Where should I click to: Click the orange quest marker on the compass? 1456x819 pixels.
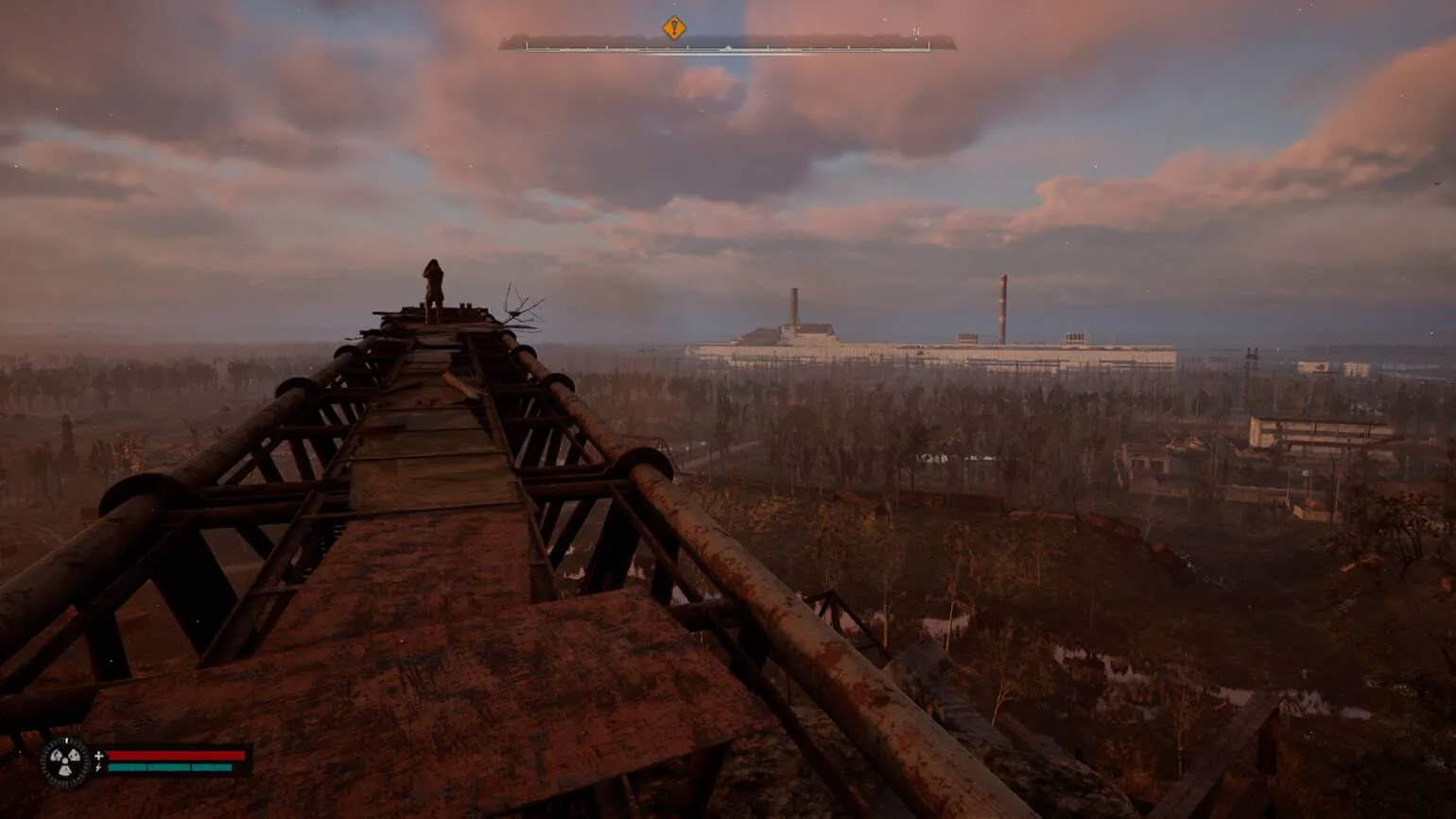click(x=673, y=27)
